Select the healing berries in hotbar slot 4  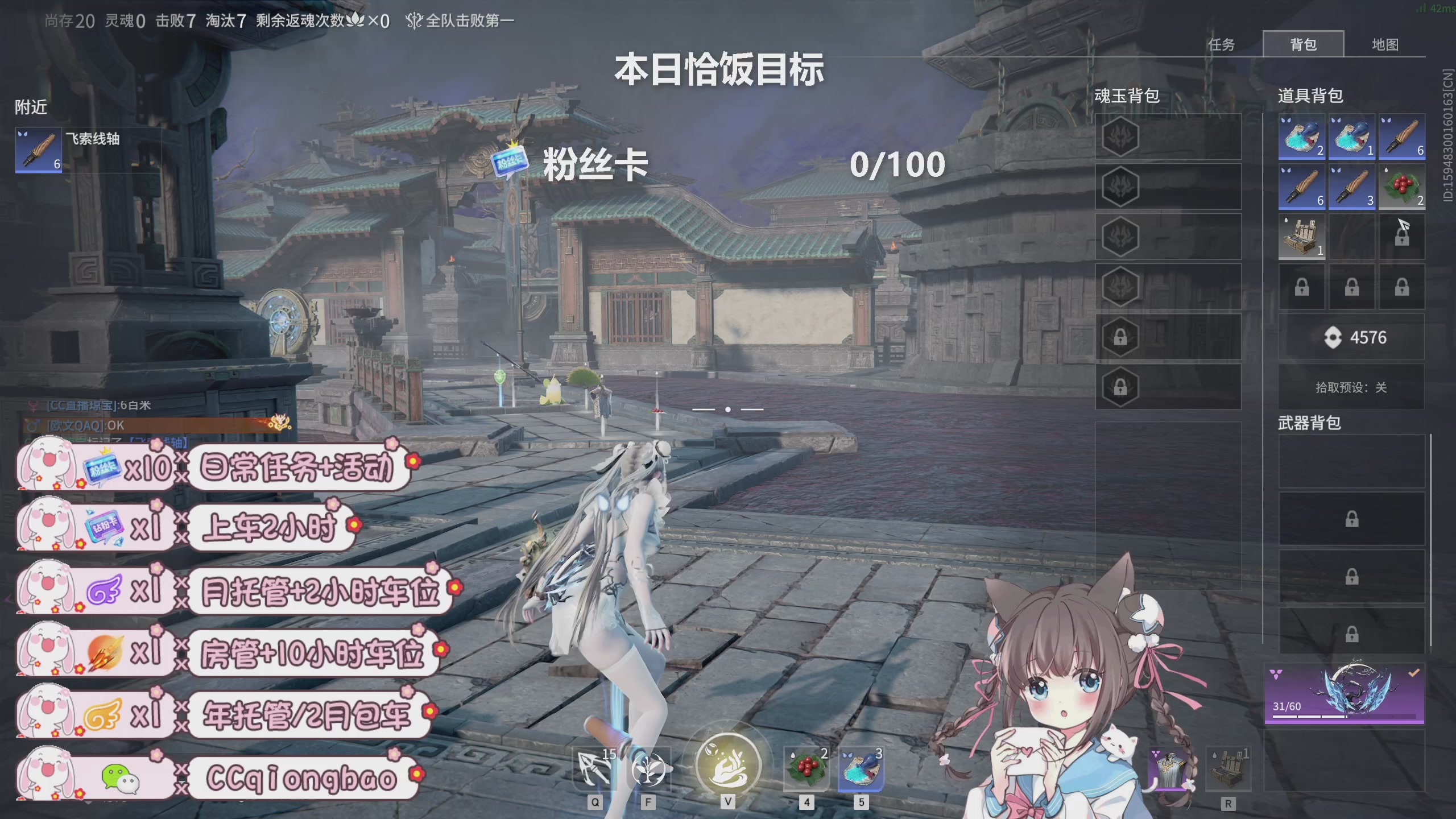point(806,768)
